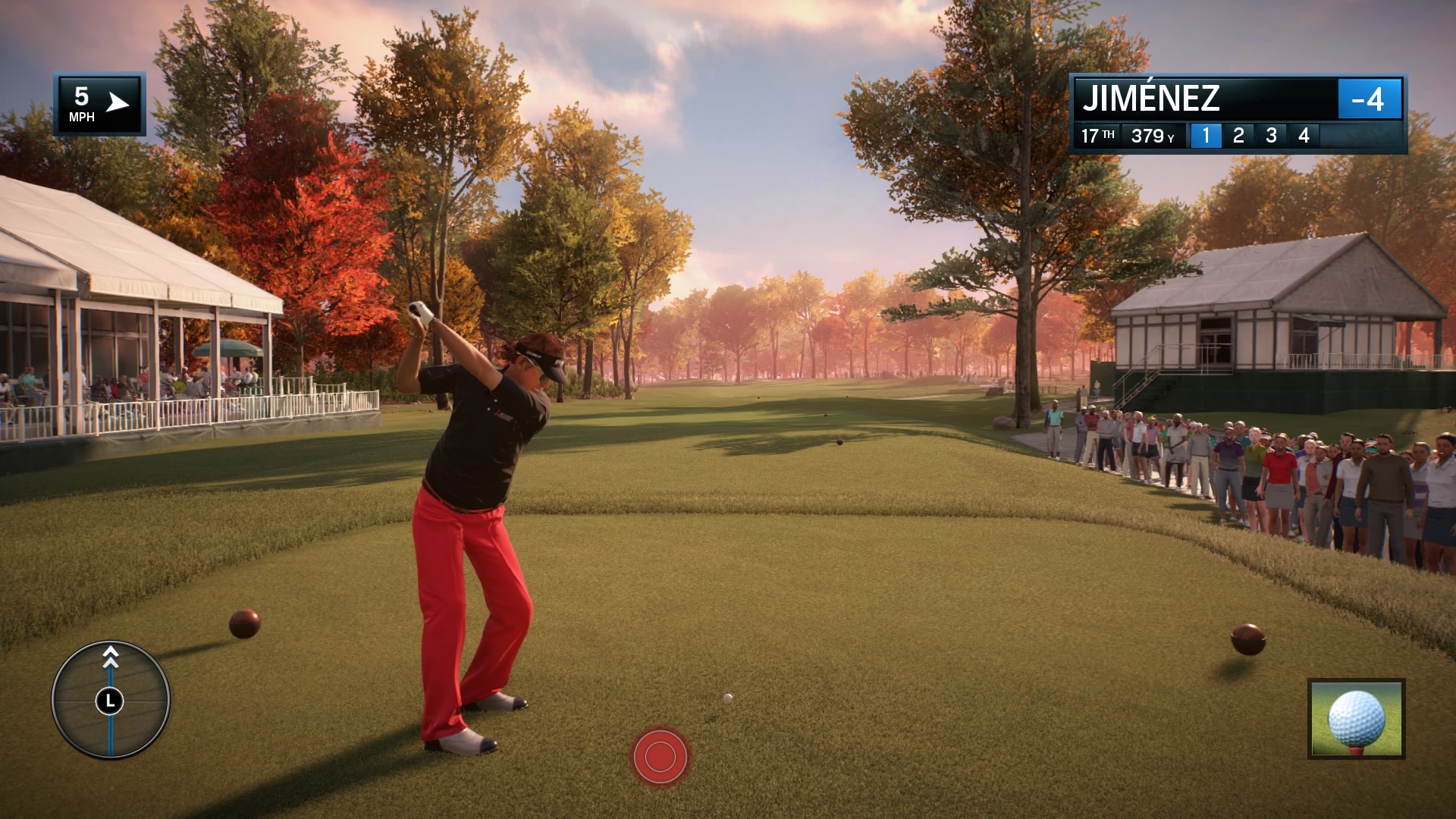Select round 4 on the scoreboard
The width and height of the screenshot is (1456, 819).
click(x=1303, y=135)
